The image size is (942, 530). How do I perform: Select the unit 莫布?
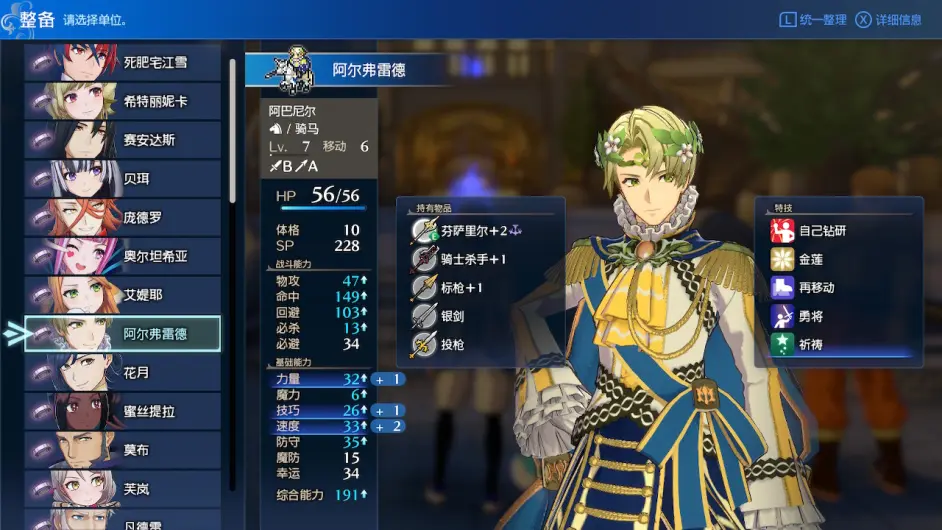tap(122, 450)
